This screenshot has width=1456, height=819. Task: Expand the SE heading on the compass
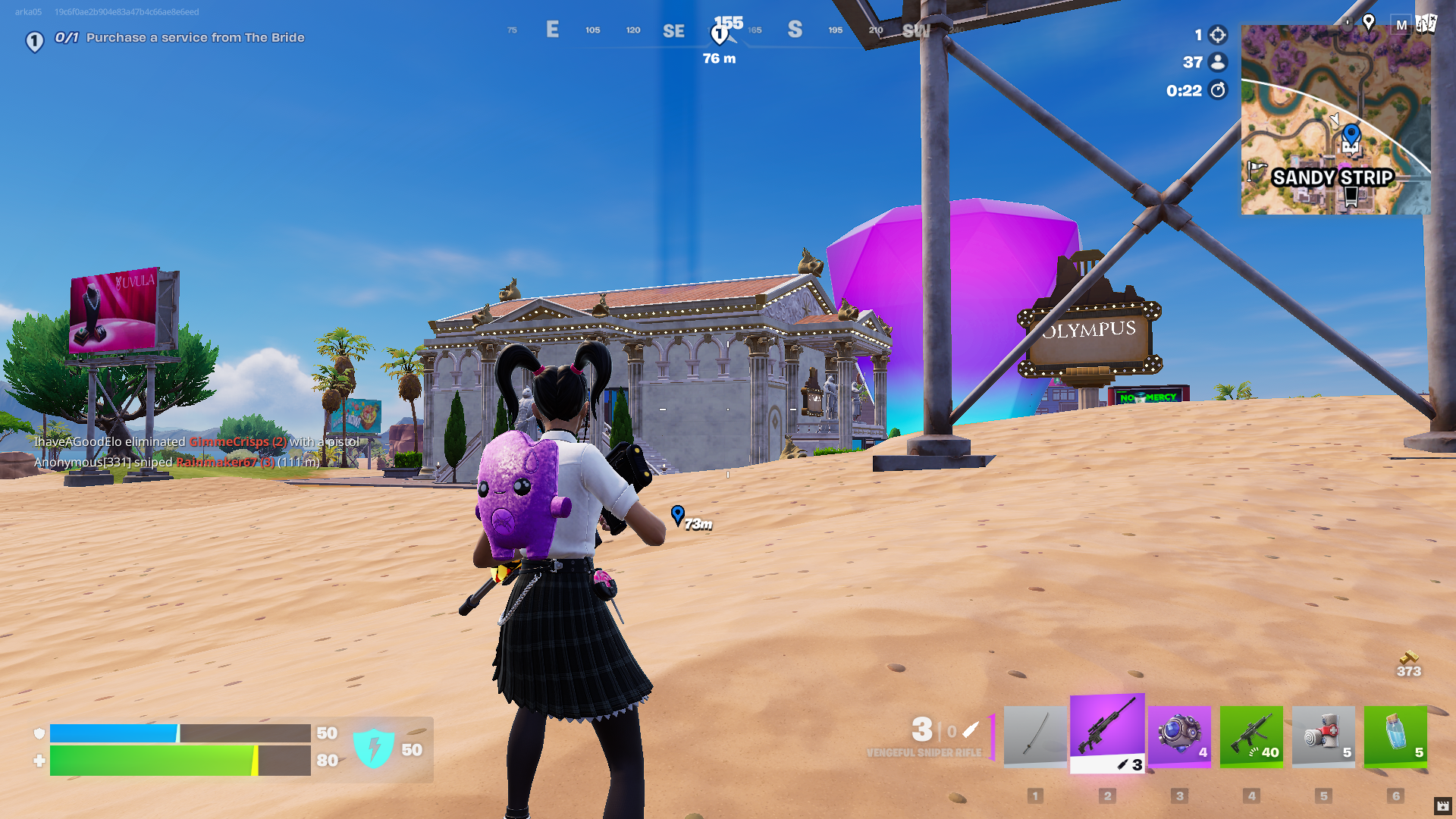673,31
